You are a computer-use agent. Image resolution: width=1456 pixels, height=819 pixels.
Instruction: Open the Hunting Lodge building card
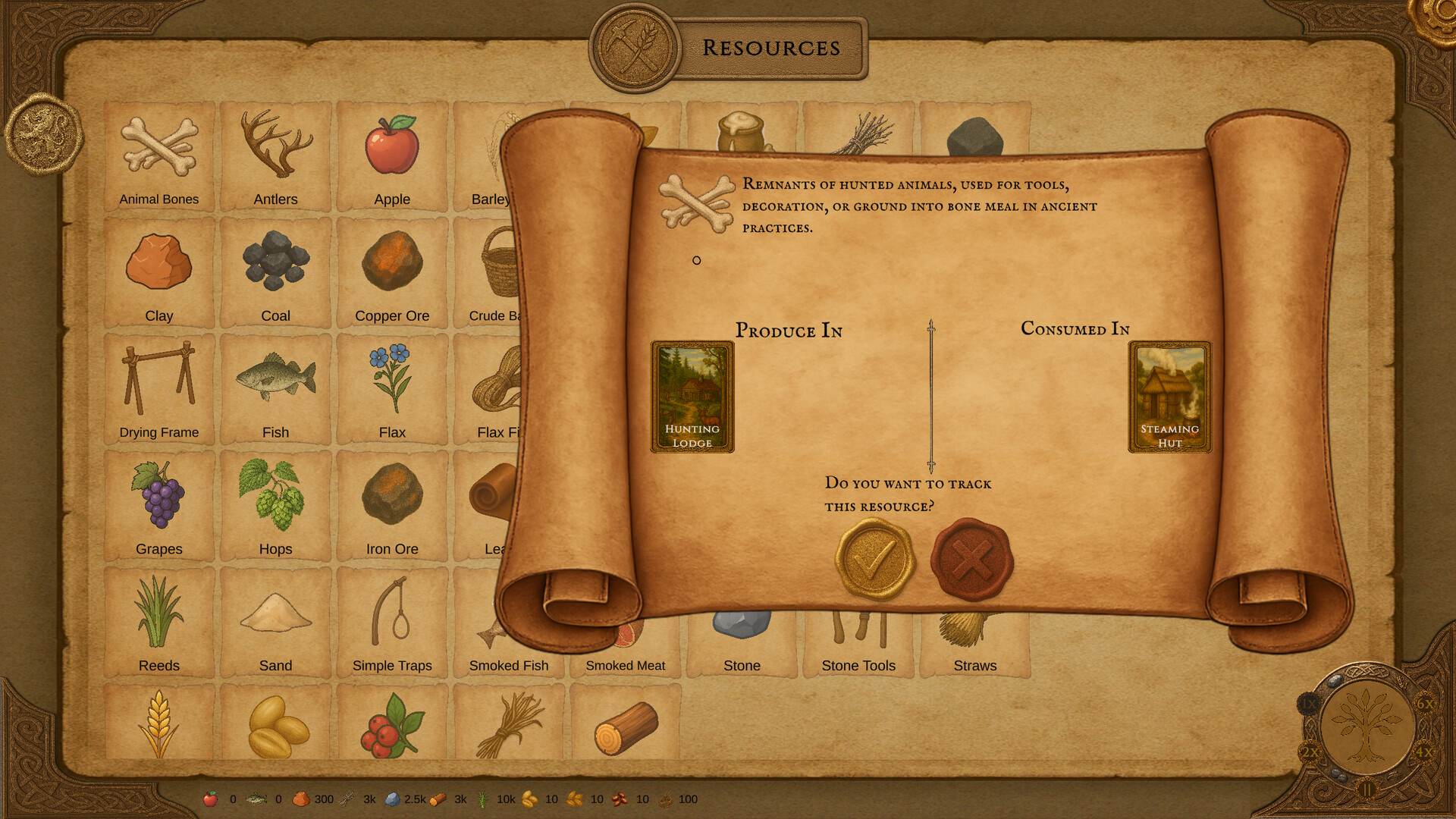[x=692, y=397]
